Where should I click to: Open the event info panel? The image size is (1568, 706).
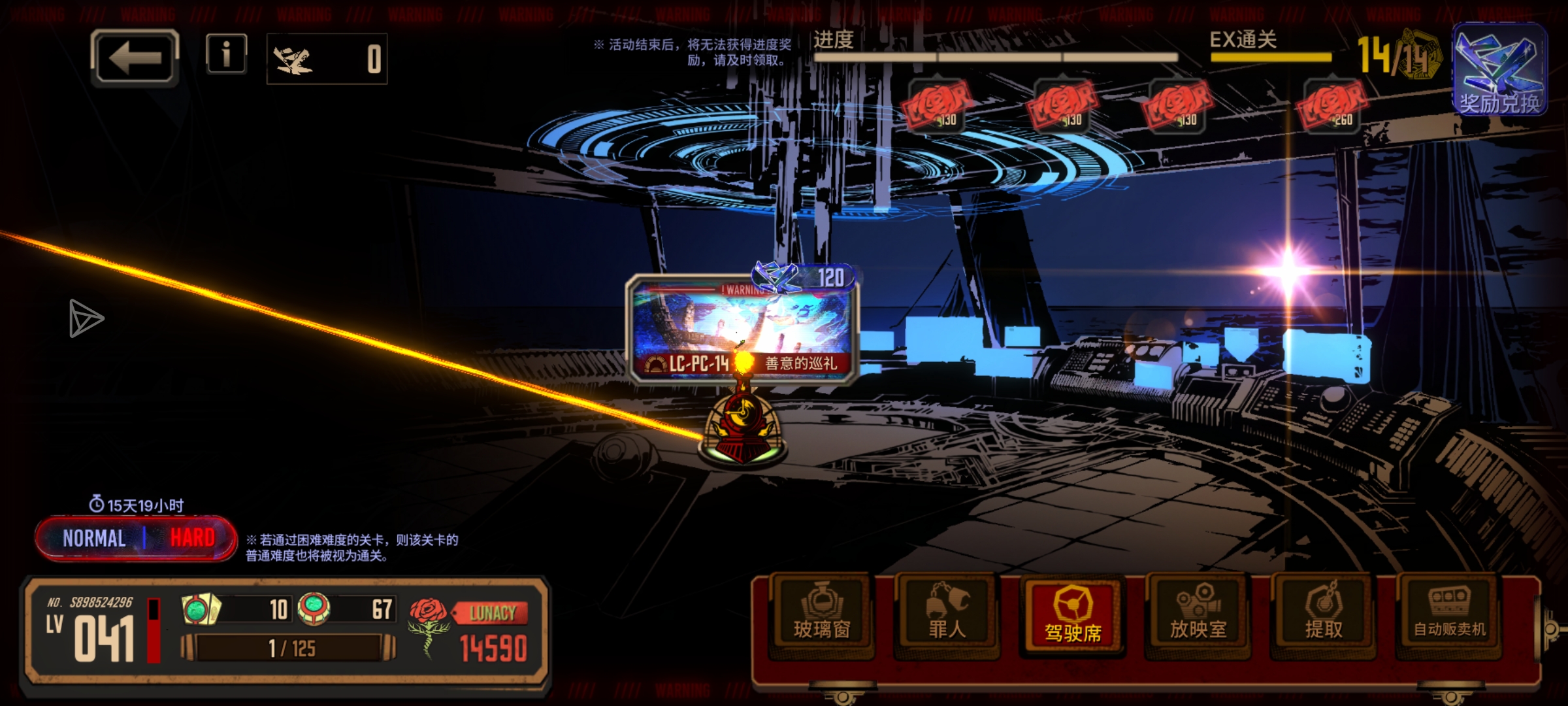[x=226, y=54]
